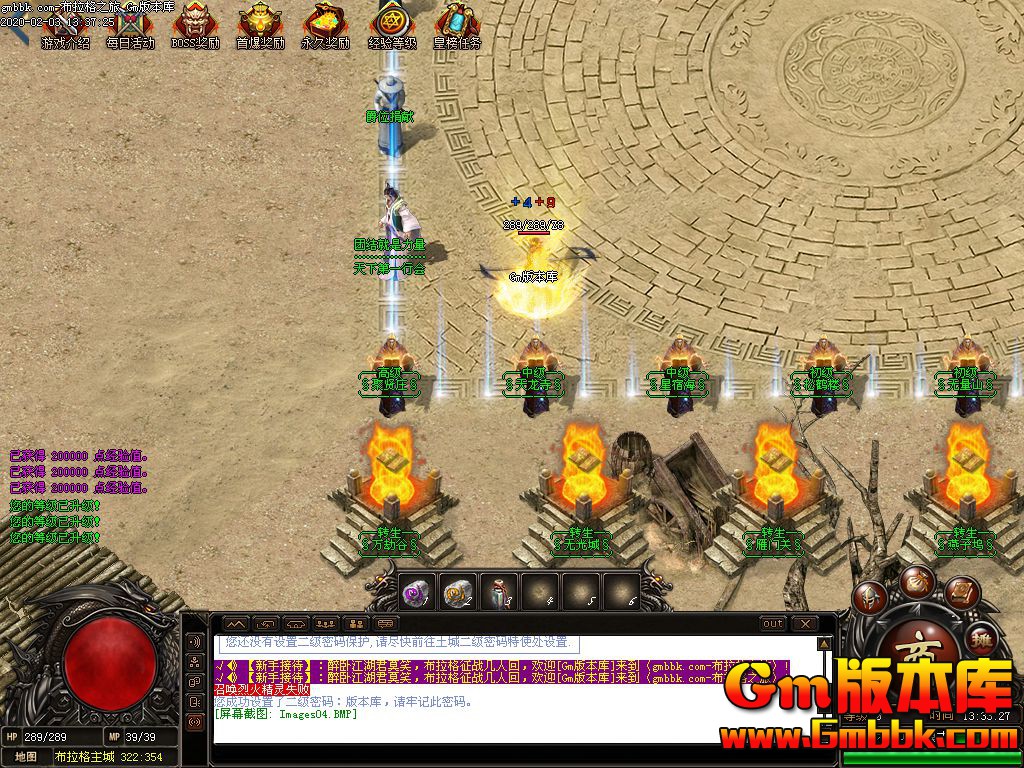Use the red potion in hotbar slot 3
Image resolution: width=1024 pixels, height=768 pixels.
[x=498, y=592]
